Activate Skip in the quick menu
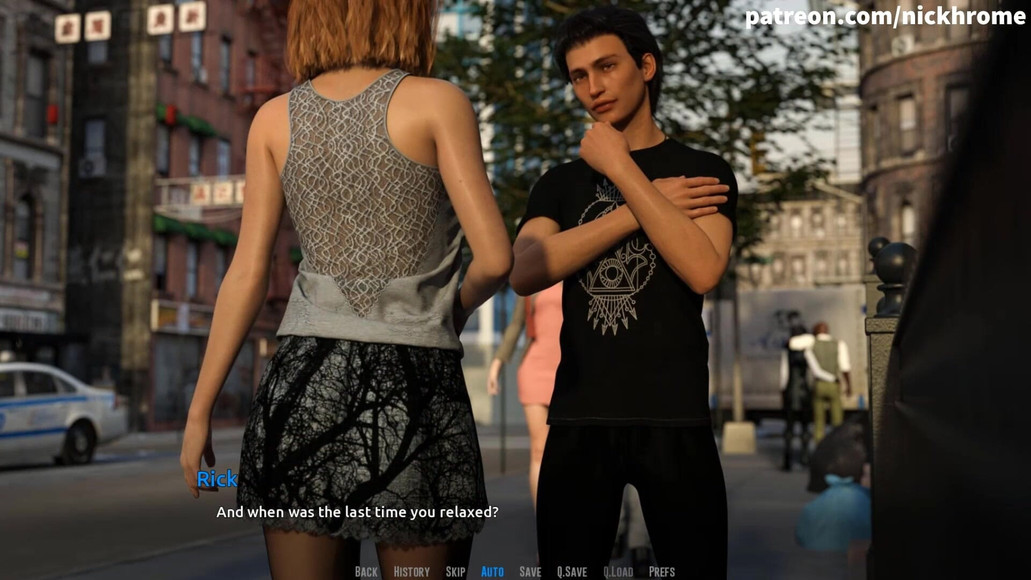 (455, 572)
